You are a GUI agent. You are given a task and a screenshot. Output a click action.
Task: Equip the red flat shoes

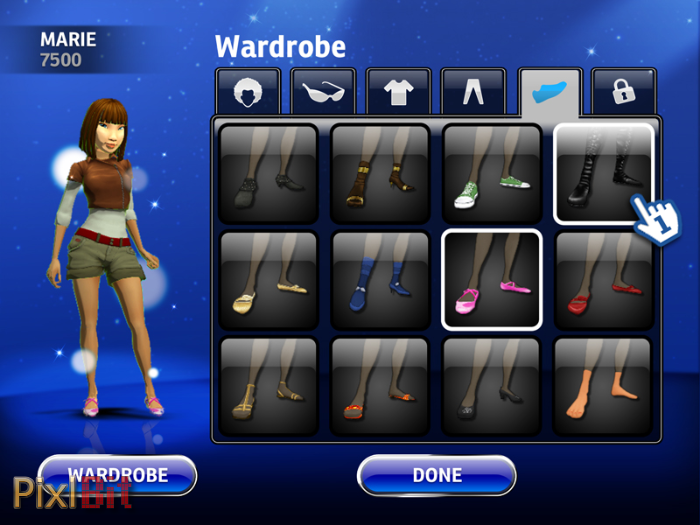click(603, 279)
